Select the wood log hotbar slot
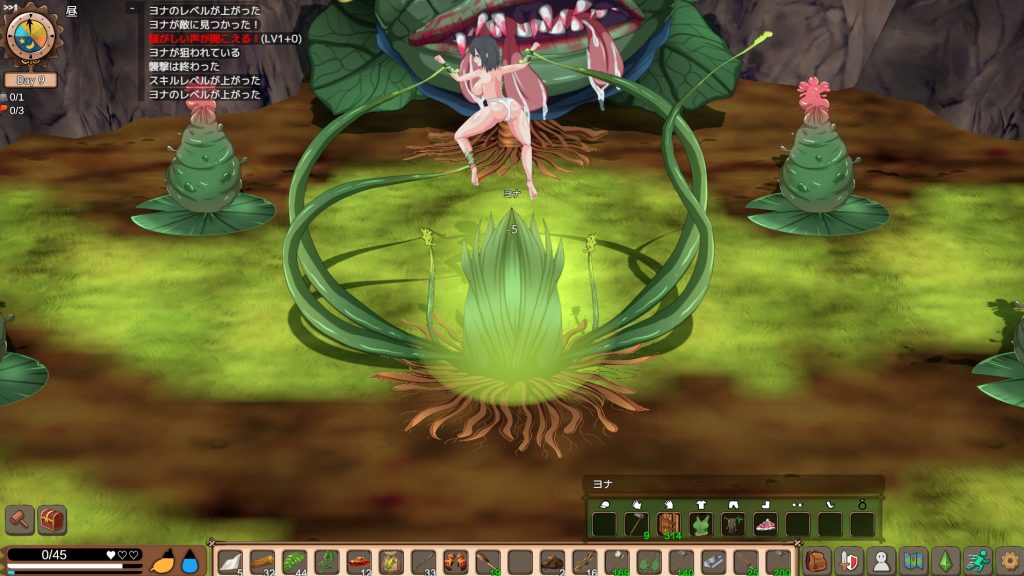The width and height of the screenshot is (1024, 576). (263, 562)
